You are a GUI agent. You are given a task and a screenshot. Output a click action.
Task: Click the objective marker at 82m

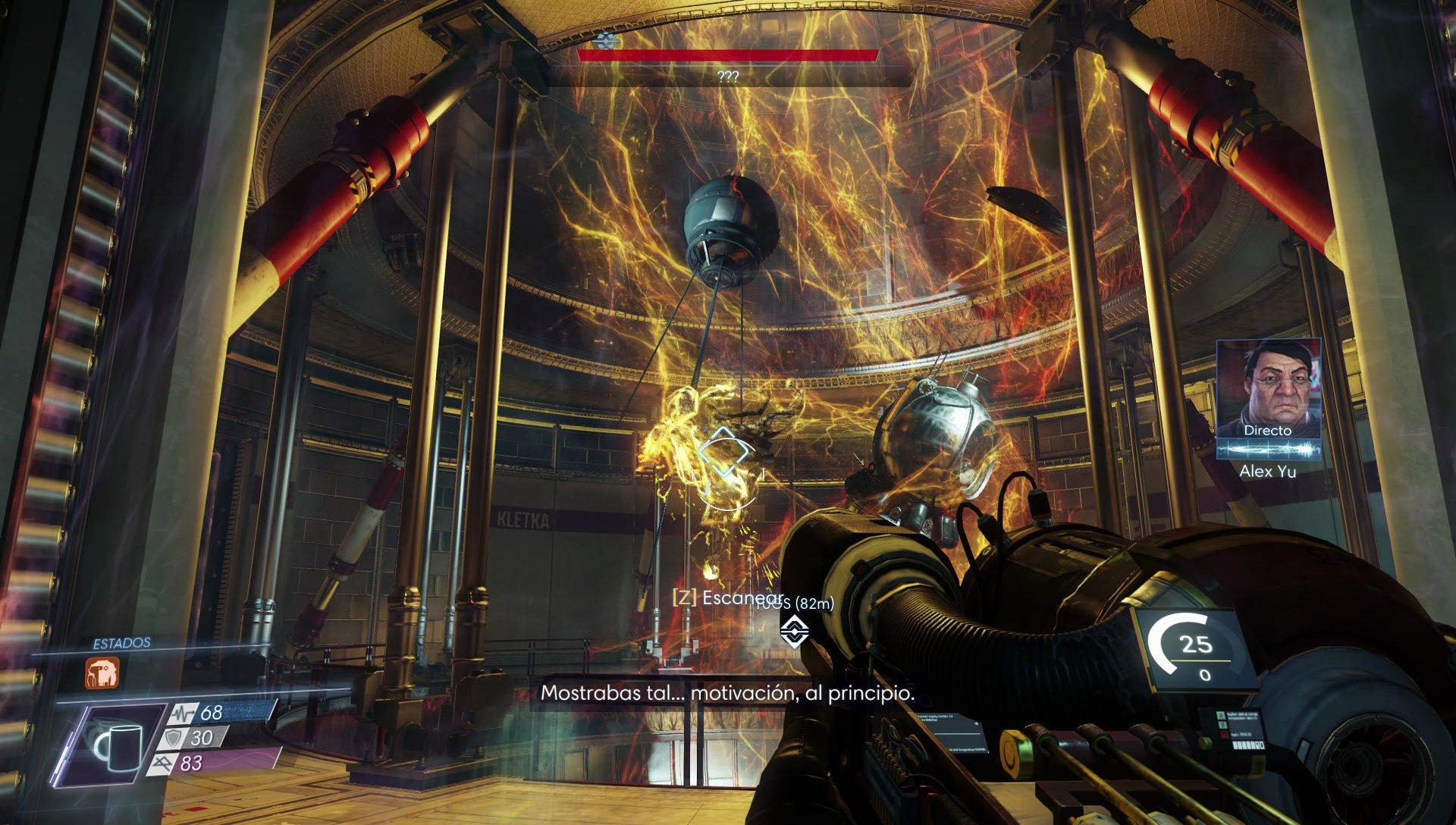794,629
